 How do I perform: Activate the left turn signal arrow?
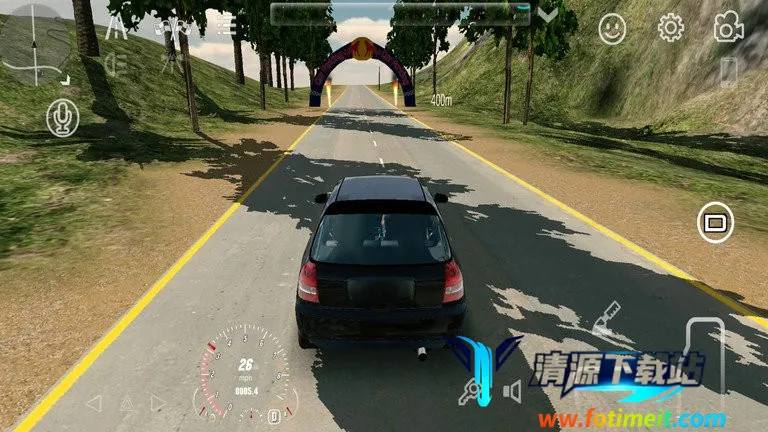[94, 403]
